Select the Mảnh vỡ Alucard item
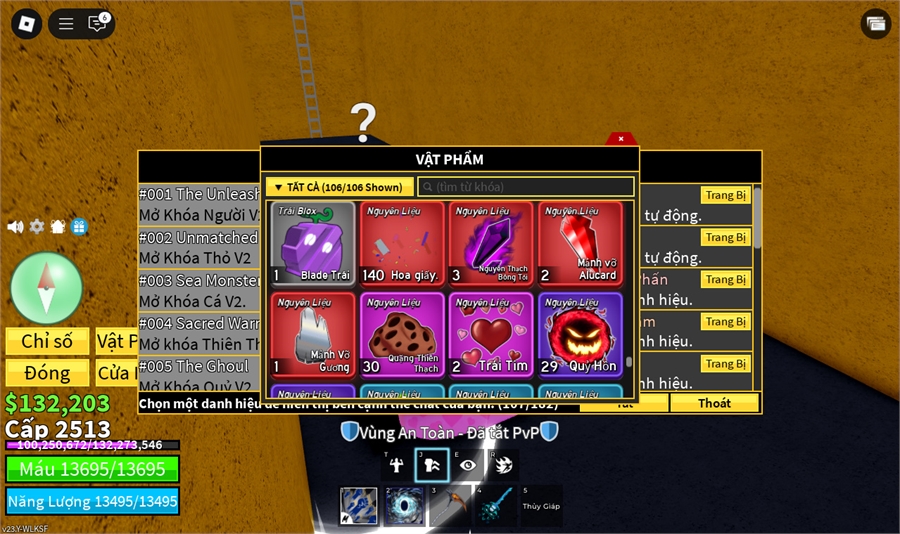Image resolution: width=900 pixels, height=534 pixels. (x=580, y=243)
